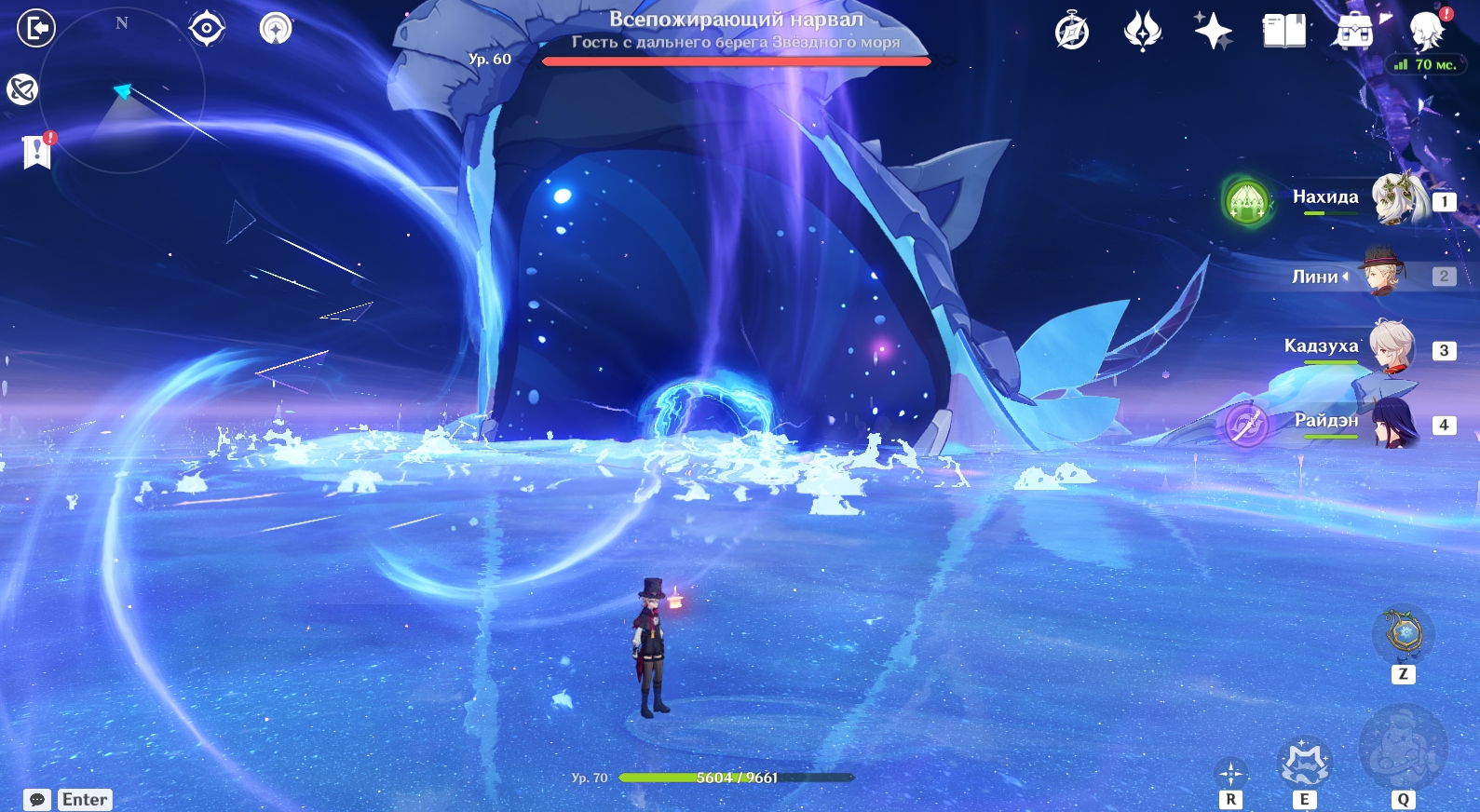This screenshot has width=1480, height=812.
Task: Open the Paimon menu icon
Action: (1426, 32)
